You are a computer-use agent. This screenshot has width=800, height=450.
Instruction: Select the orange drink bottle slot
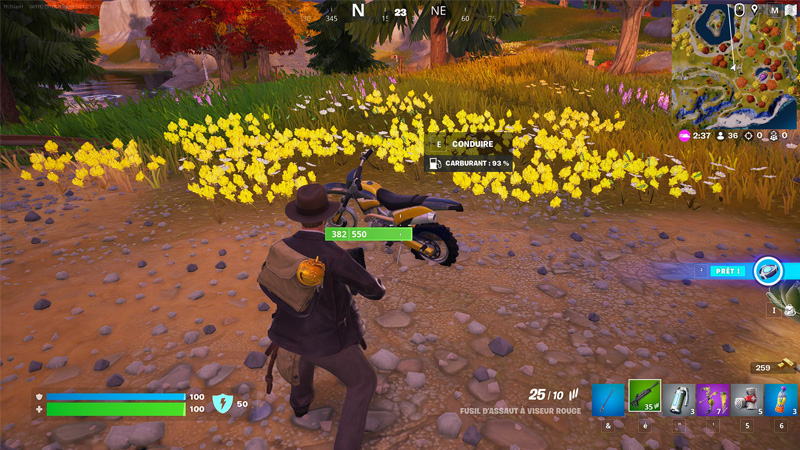782,400
